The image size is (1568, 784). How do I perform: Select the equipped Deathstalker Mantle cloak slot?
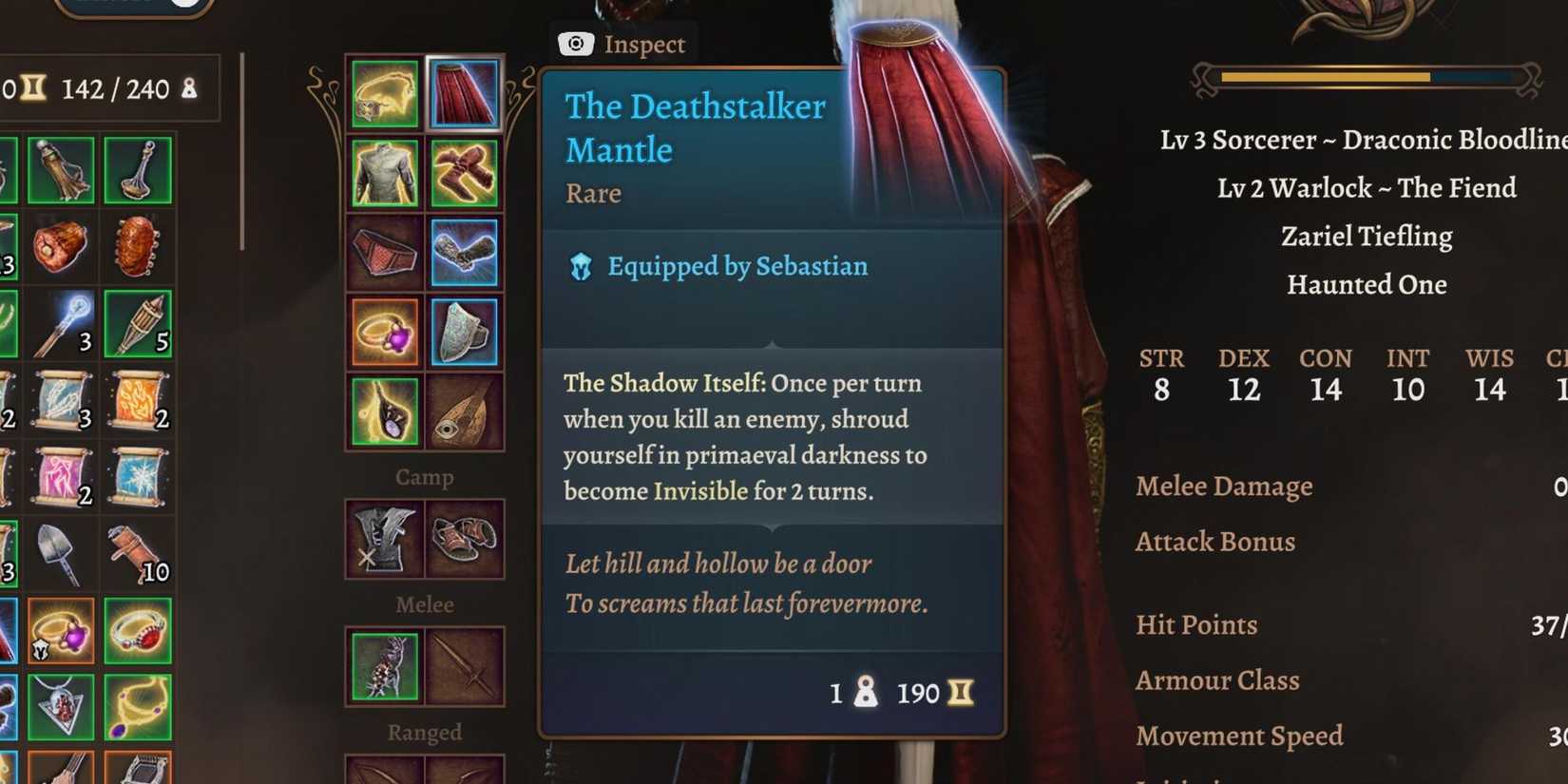[x=465, y=92]
